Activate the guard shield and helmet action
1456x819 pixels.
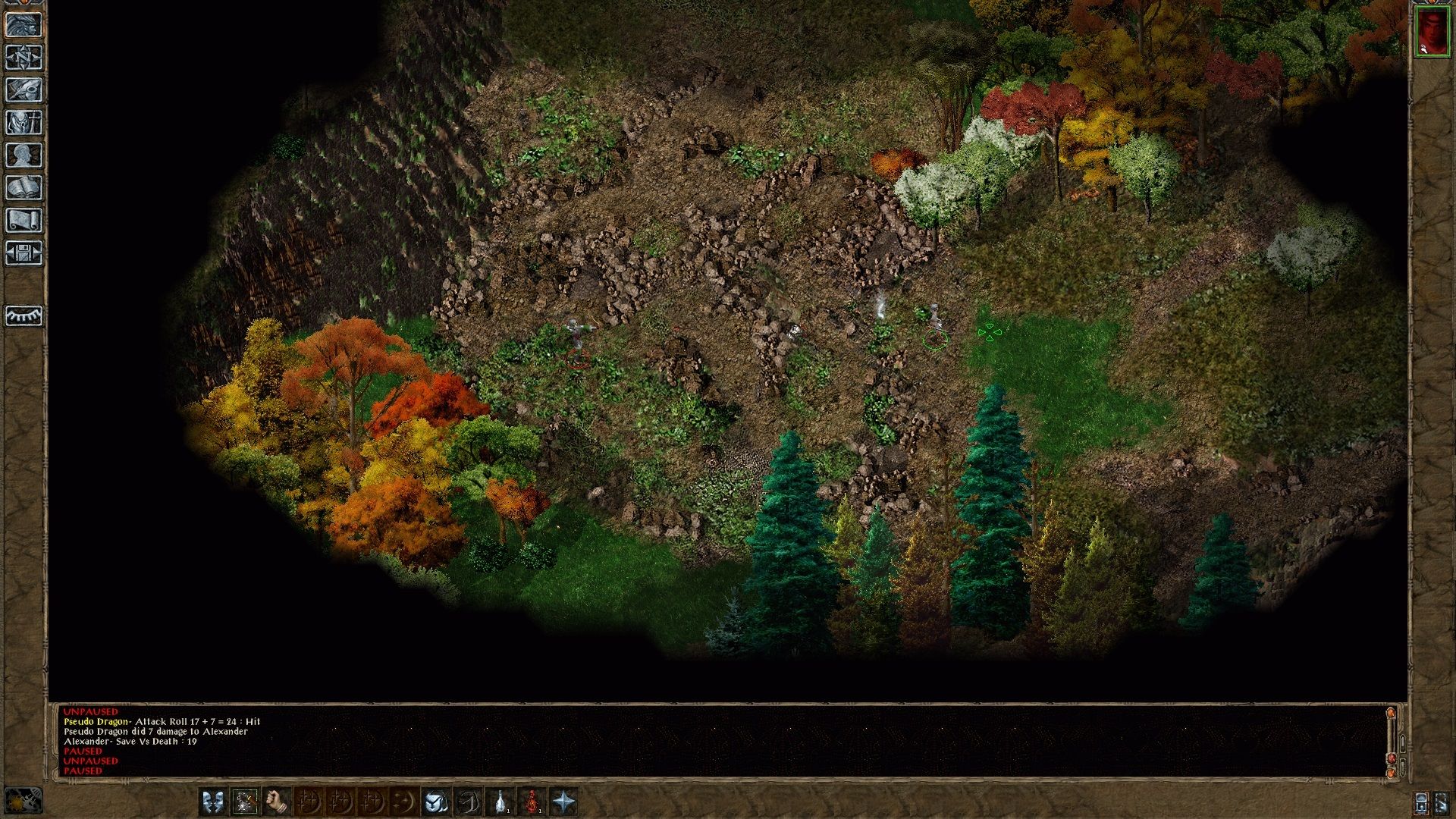tap(436, 802)
